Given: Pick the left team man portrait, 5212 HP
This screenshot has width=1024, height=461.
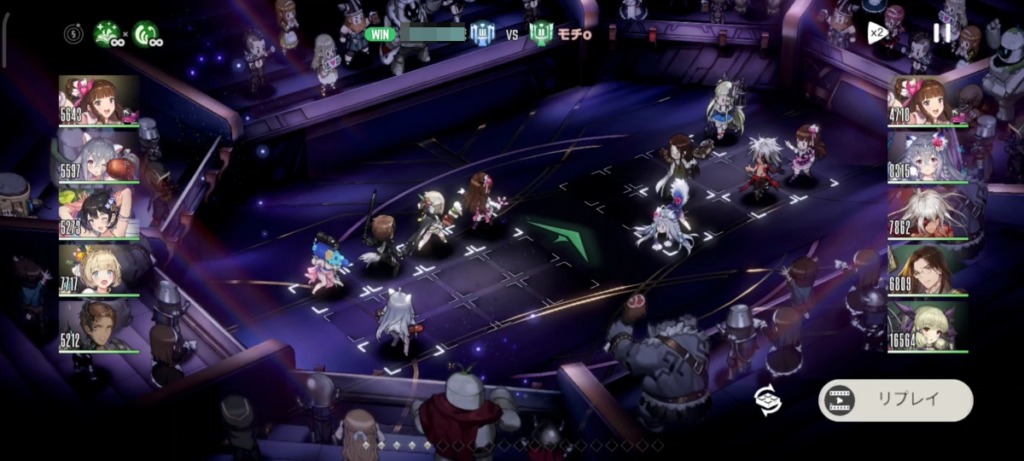Looking at the screenshot, I should [98, 325].
